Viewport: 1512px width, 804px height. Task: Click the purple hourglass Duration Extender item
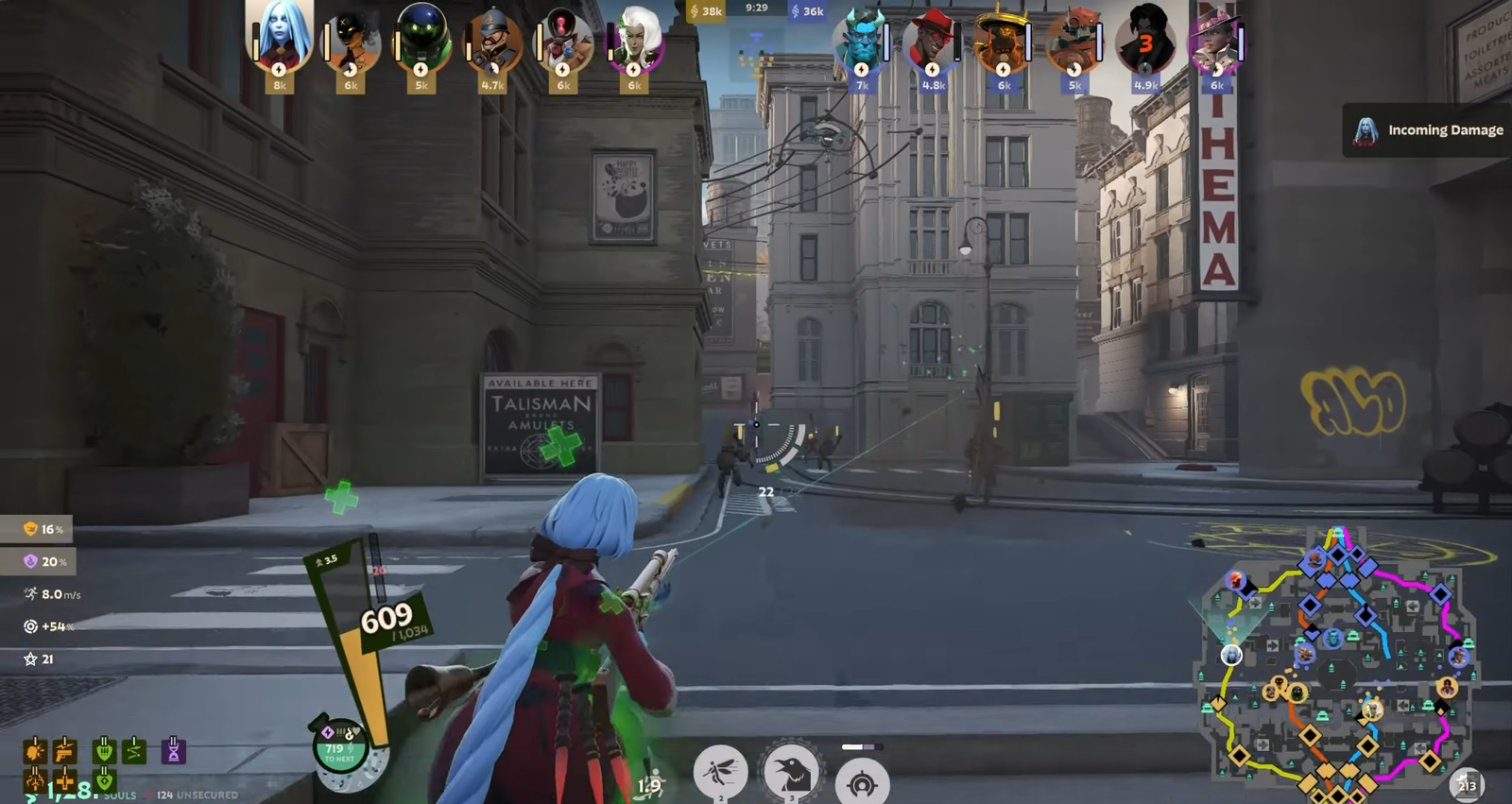pos(174,750)
